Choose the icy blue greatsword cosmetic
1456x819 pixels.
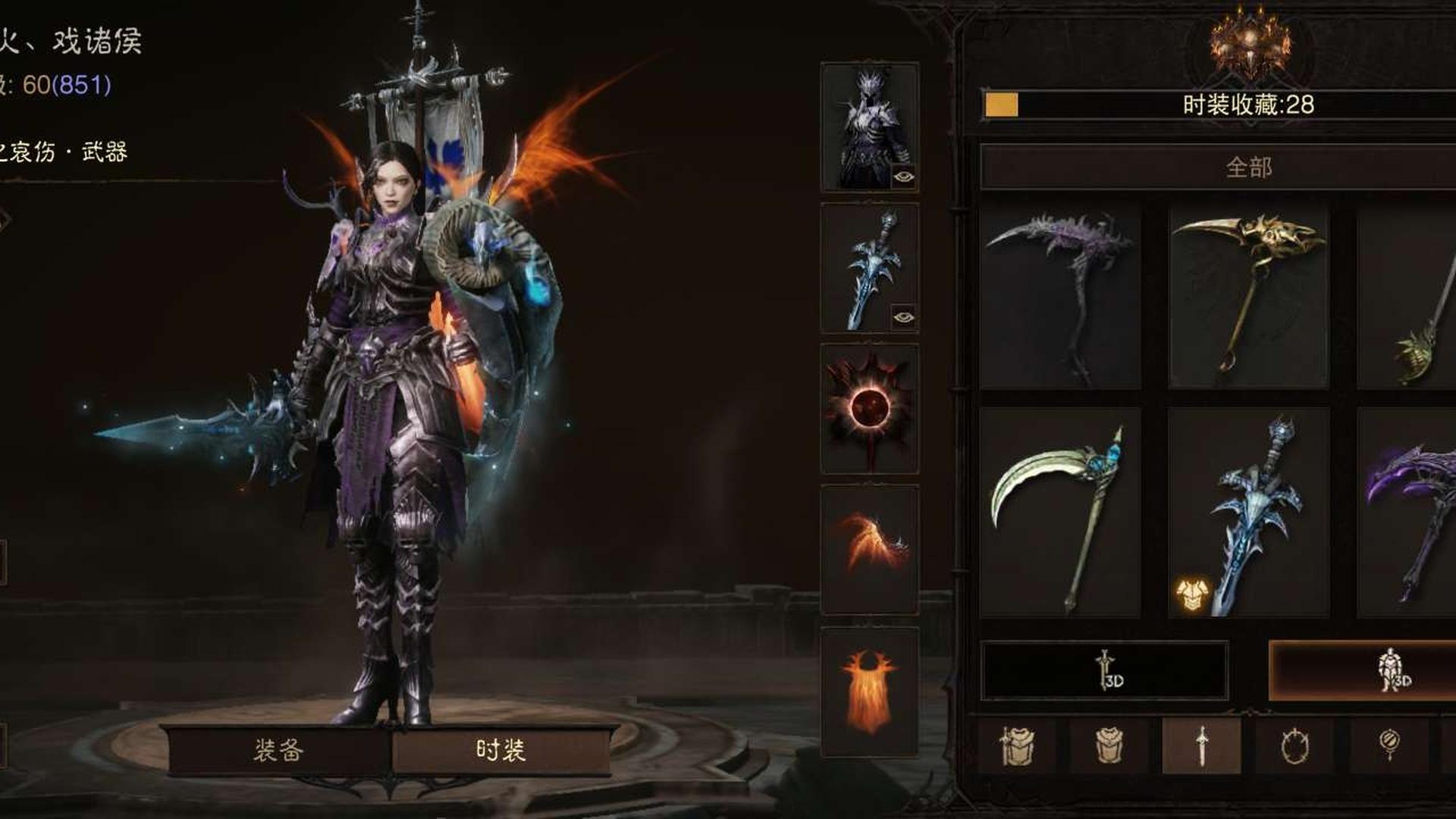(x=1248, y=513)
